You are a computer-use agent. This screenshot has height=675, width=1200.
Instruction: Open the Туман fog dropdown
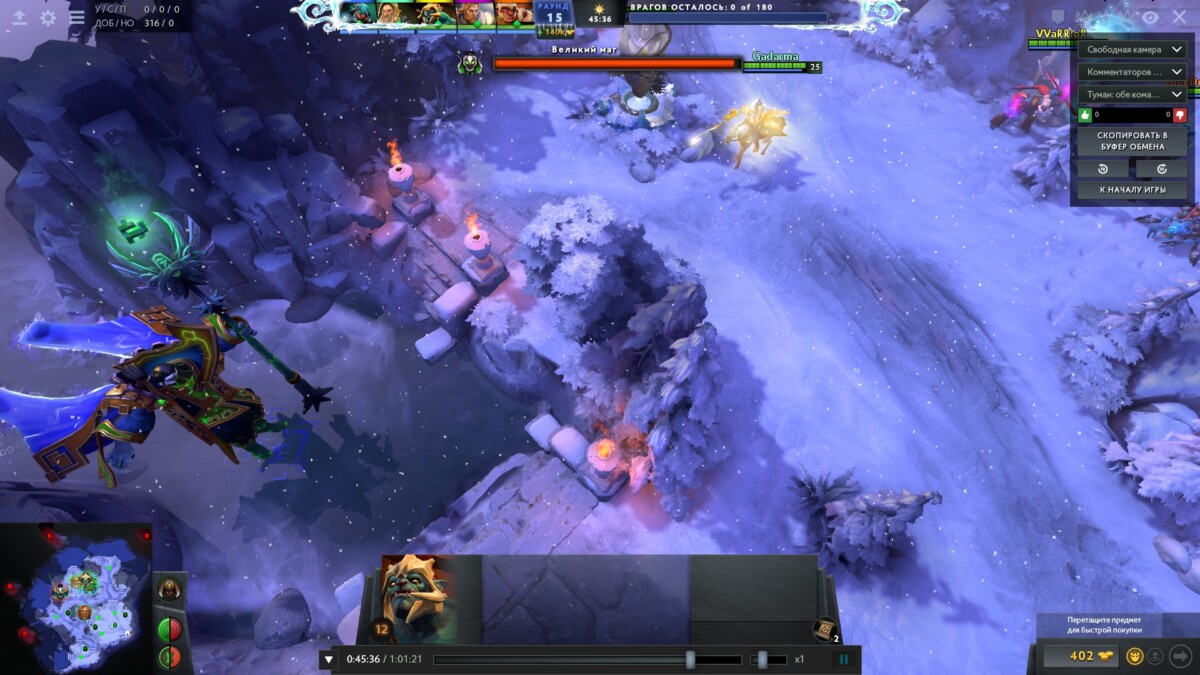tap(1132, 94)
